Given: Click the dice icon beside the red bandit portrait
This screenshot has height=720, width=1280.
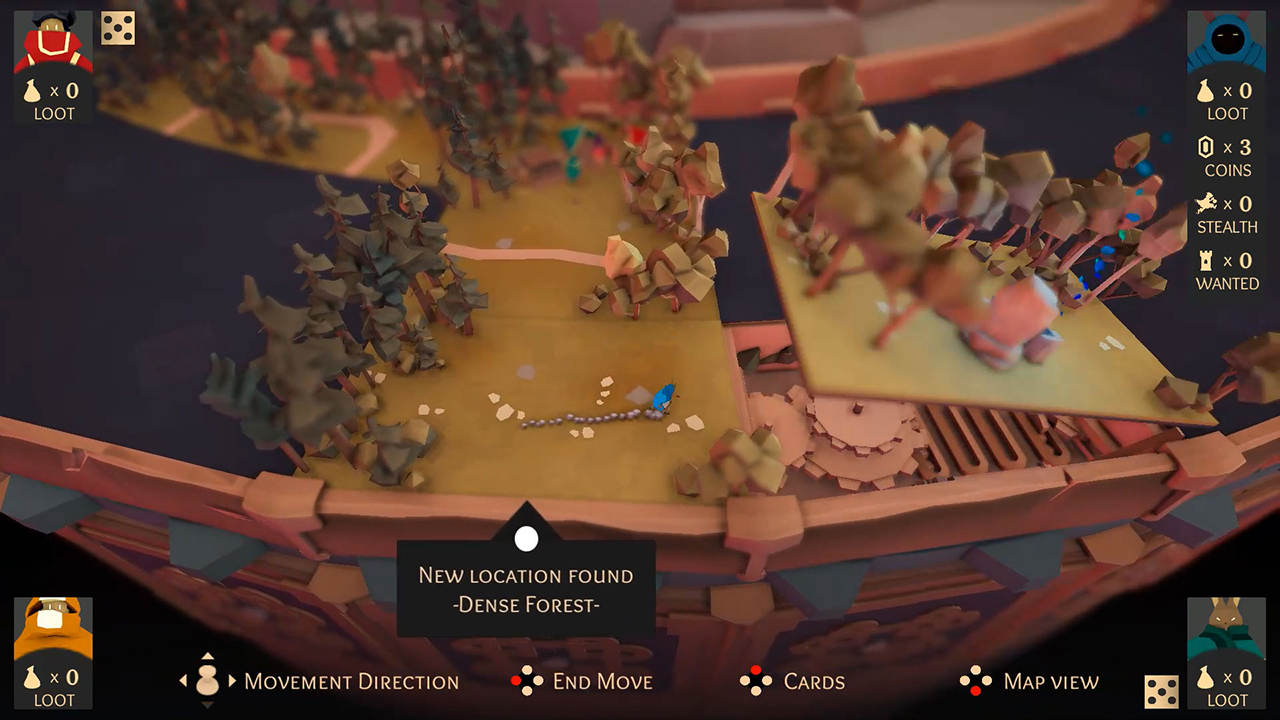Looking at the screenshot, I should tap(118, 28).
